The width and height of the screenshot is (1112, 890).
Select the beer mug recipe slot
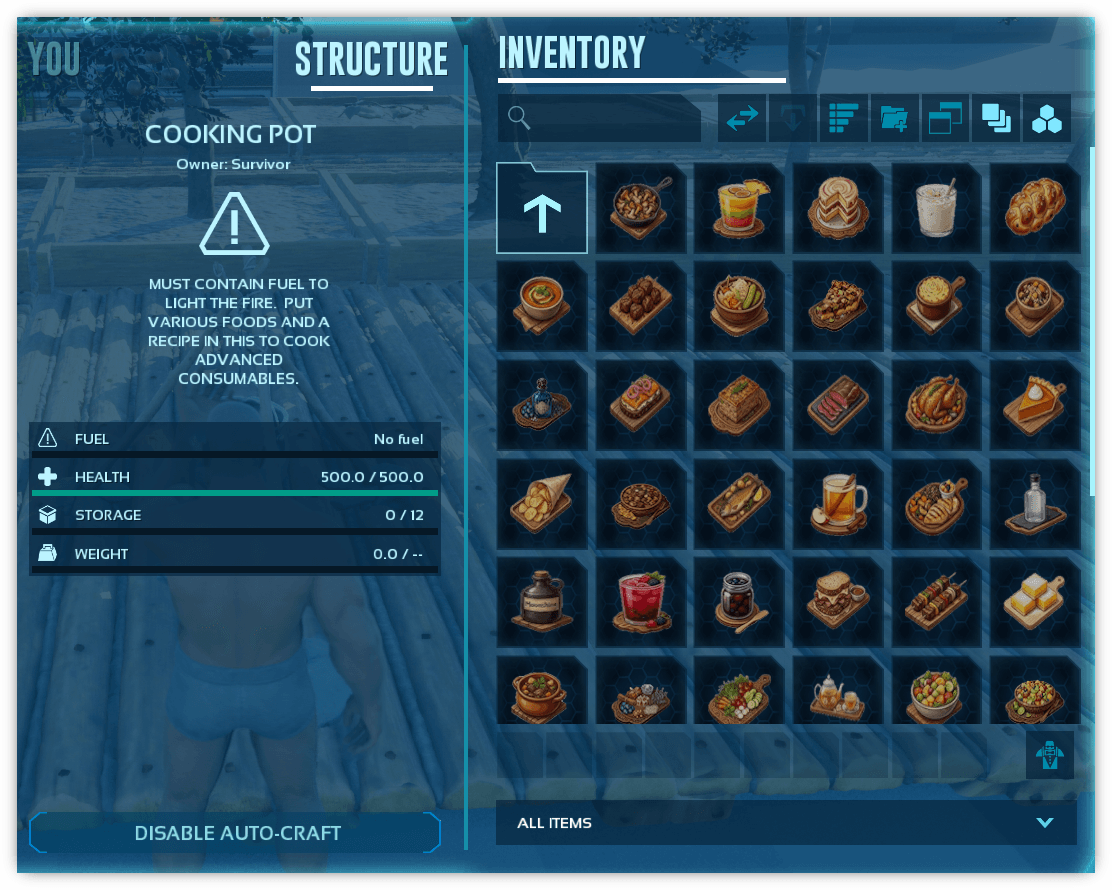838,503
